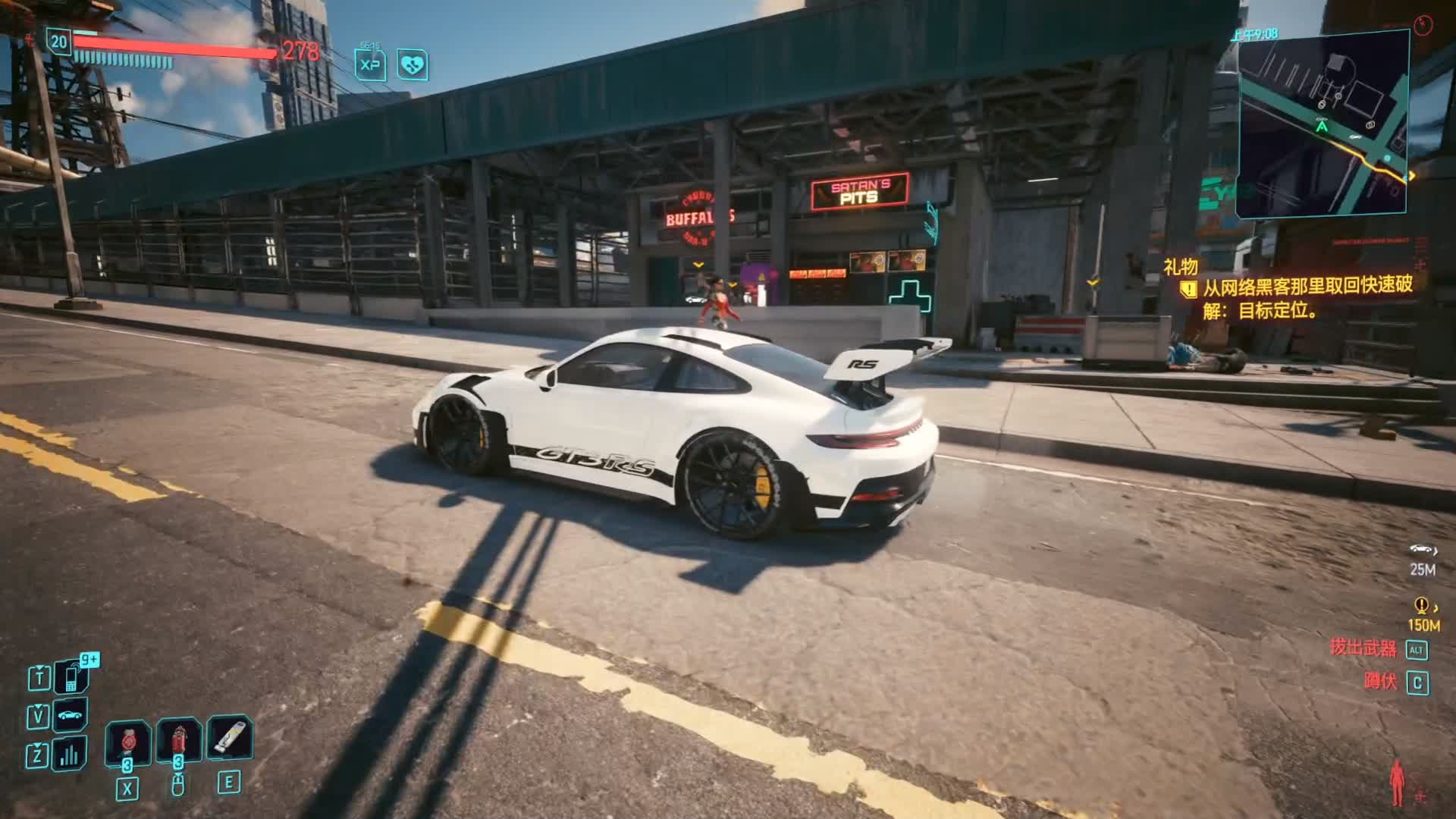The height and width of the screenshot is (819, 1456).
Task: Select the call vehicle car icon
Action: click(70, 715)
